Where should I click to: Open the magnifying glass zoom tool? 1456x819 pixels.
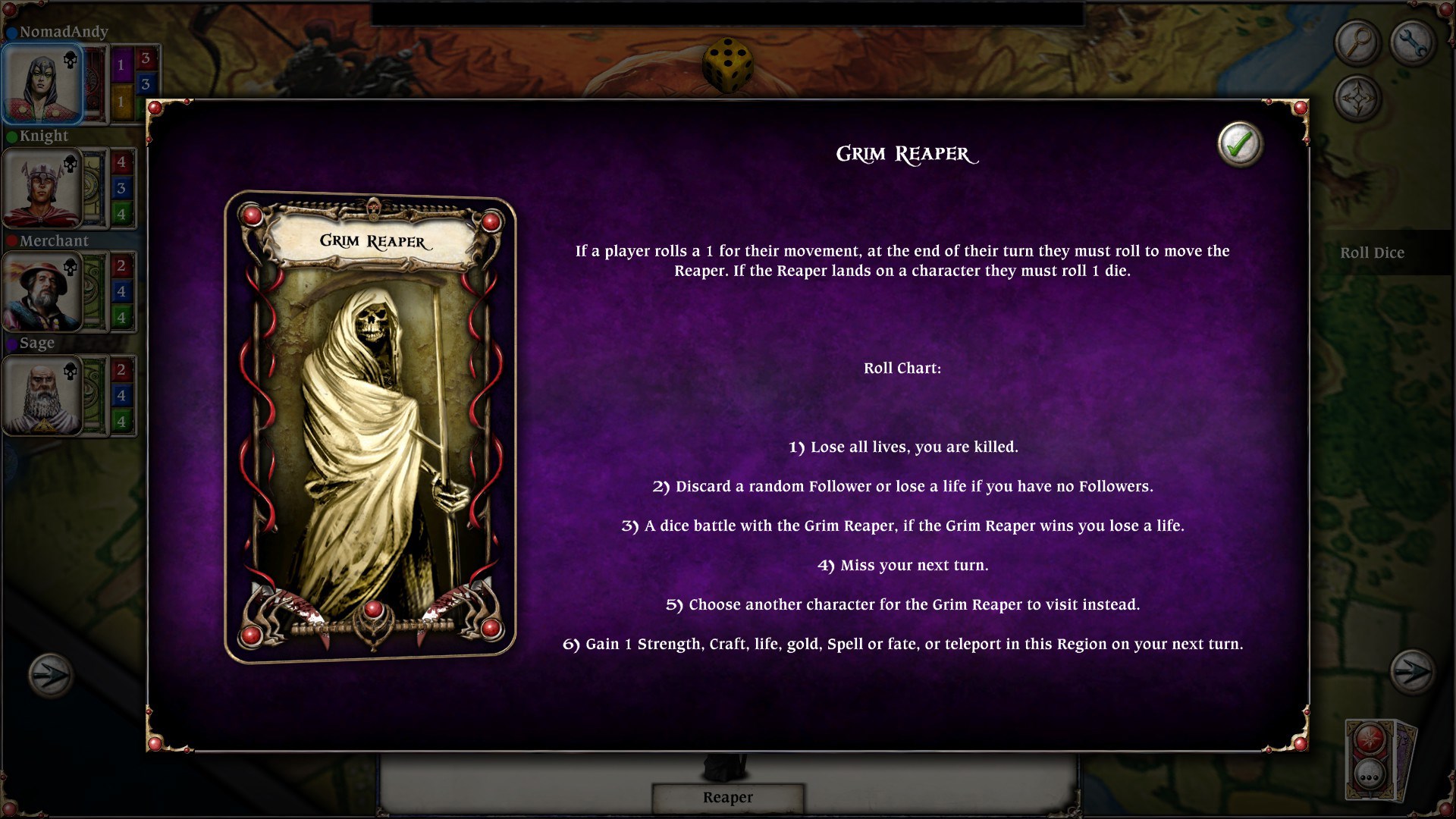pos(1357,42)
